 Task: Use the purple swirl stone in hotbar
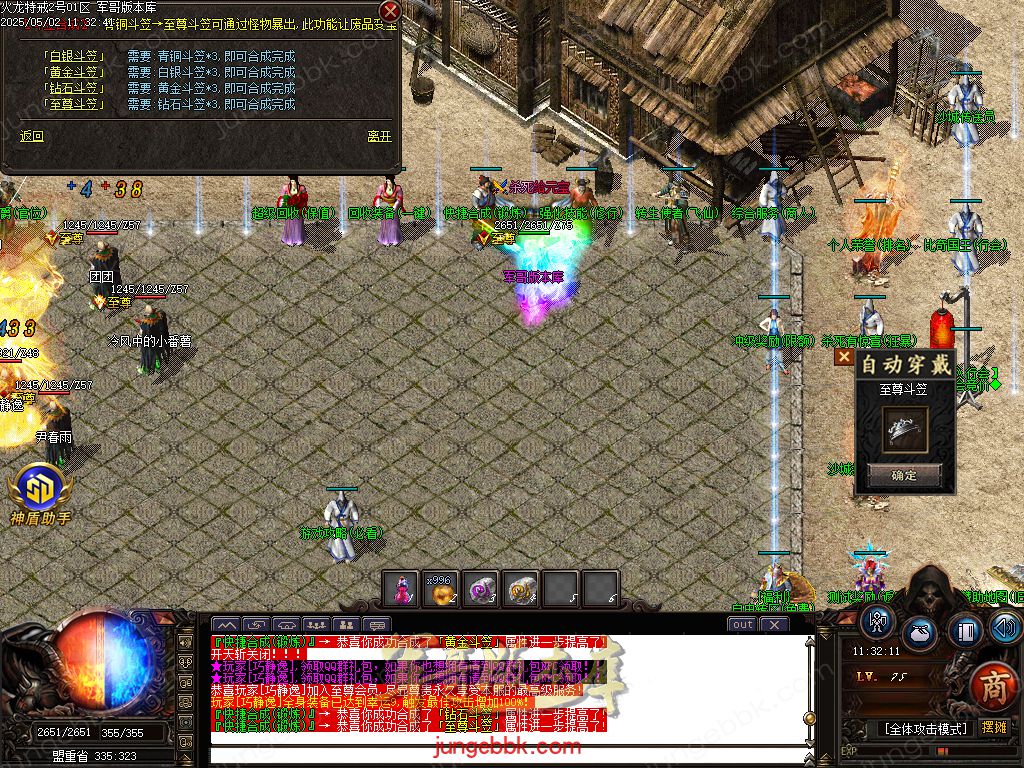coord(481,589)
